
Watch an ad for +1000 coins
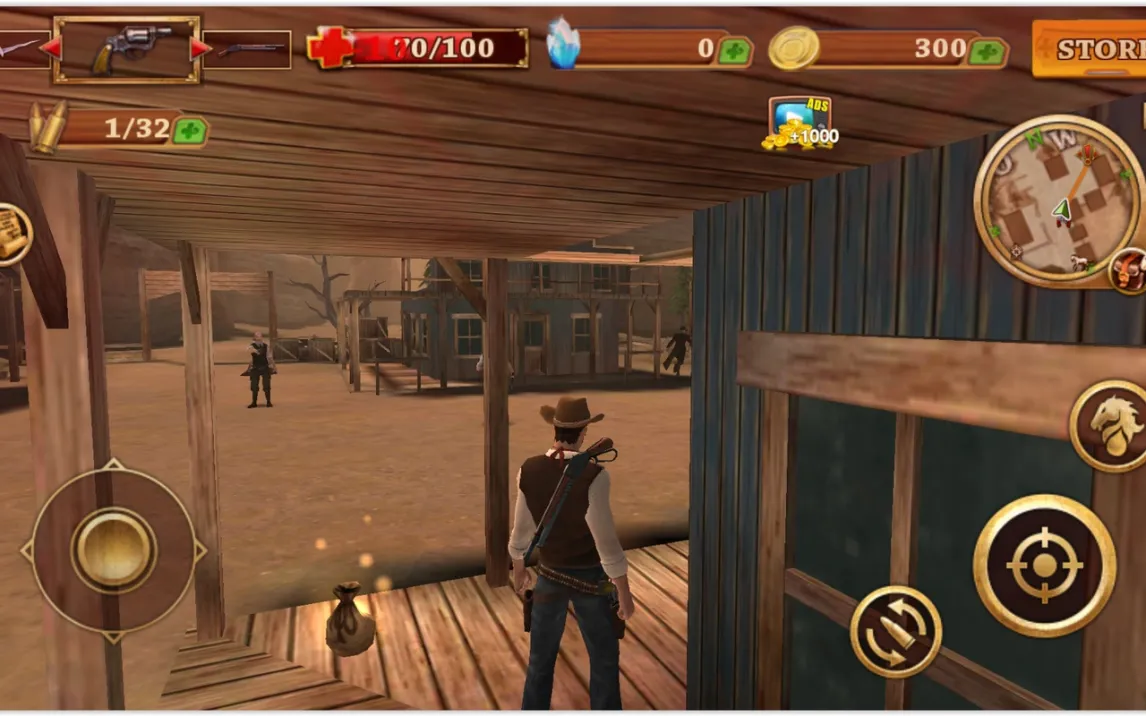(x=799, y=124)
